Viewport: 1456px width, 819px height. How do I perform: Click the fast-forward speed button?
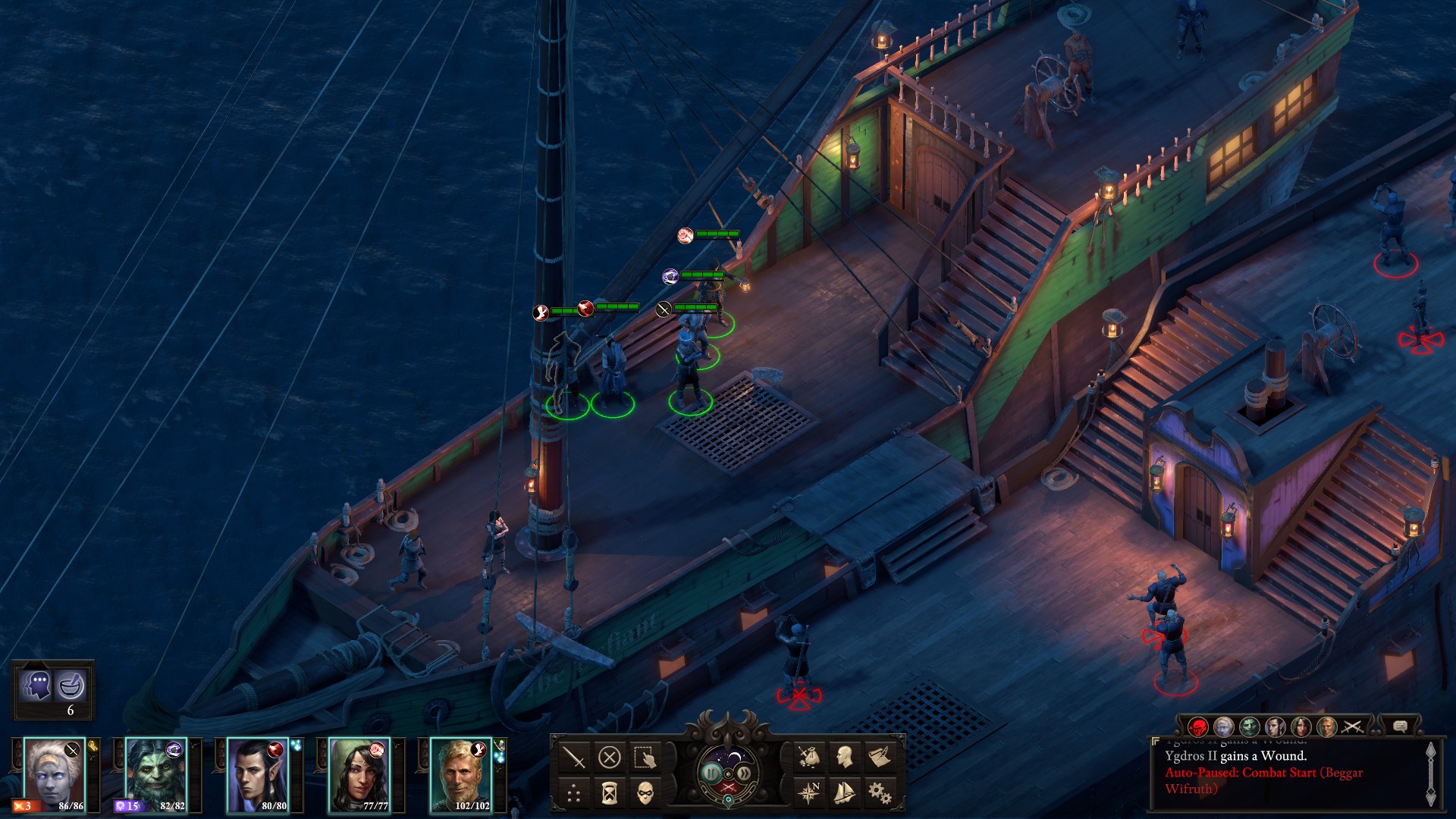(x=745, y=773)
